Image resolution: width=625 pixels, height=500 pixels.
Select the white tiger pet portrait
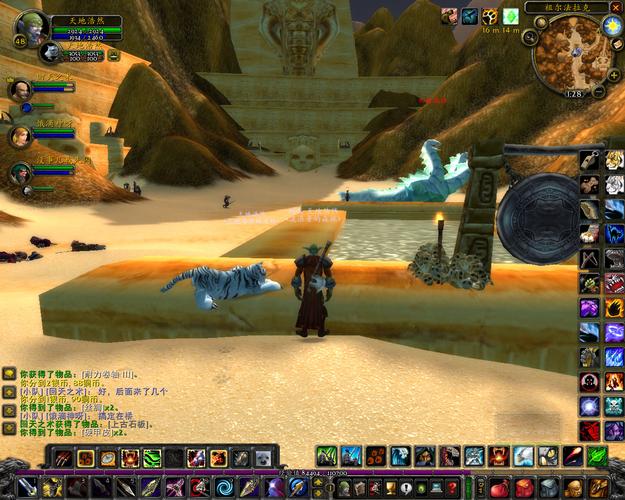48,52
